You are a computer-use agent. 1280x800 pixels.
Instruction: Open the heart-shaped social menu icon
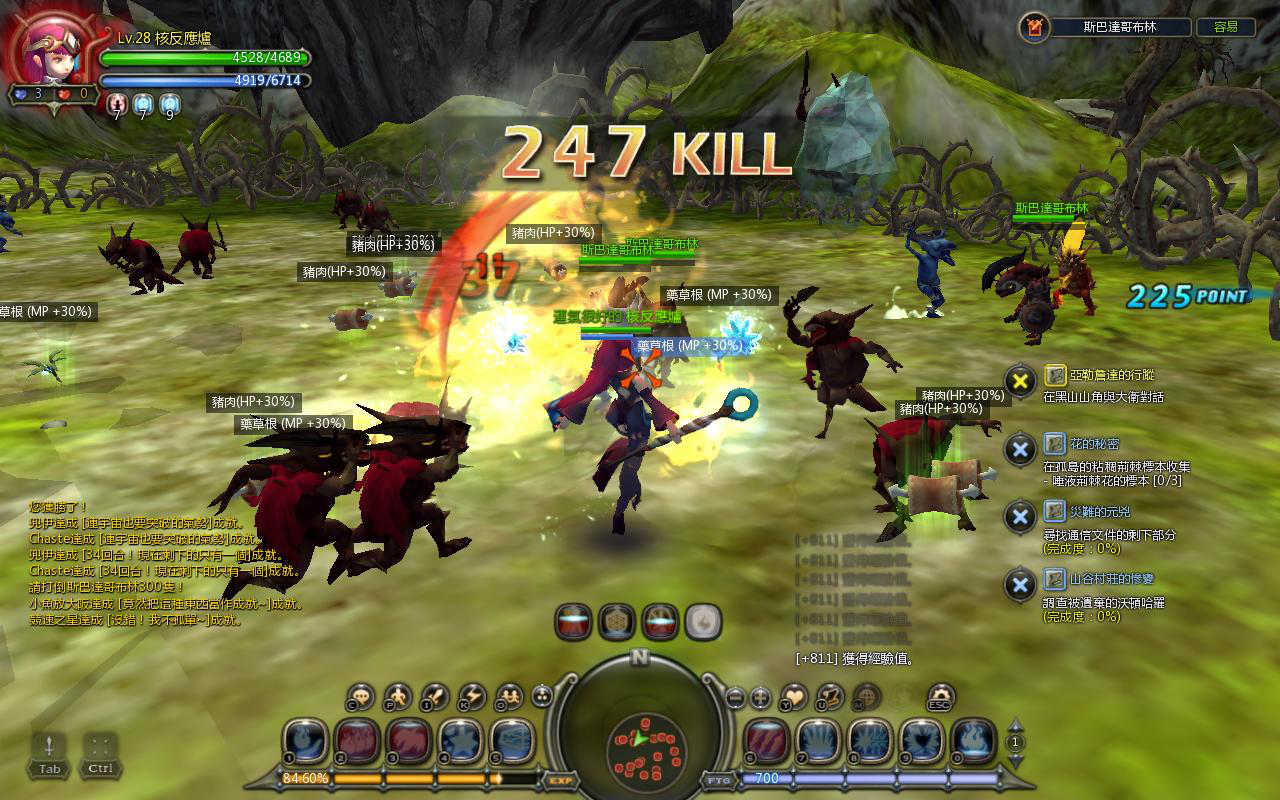point(793,696)
